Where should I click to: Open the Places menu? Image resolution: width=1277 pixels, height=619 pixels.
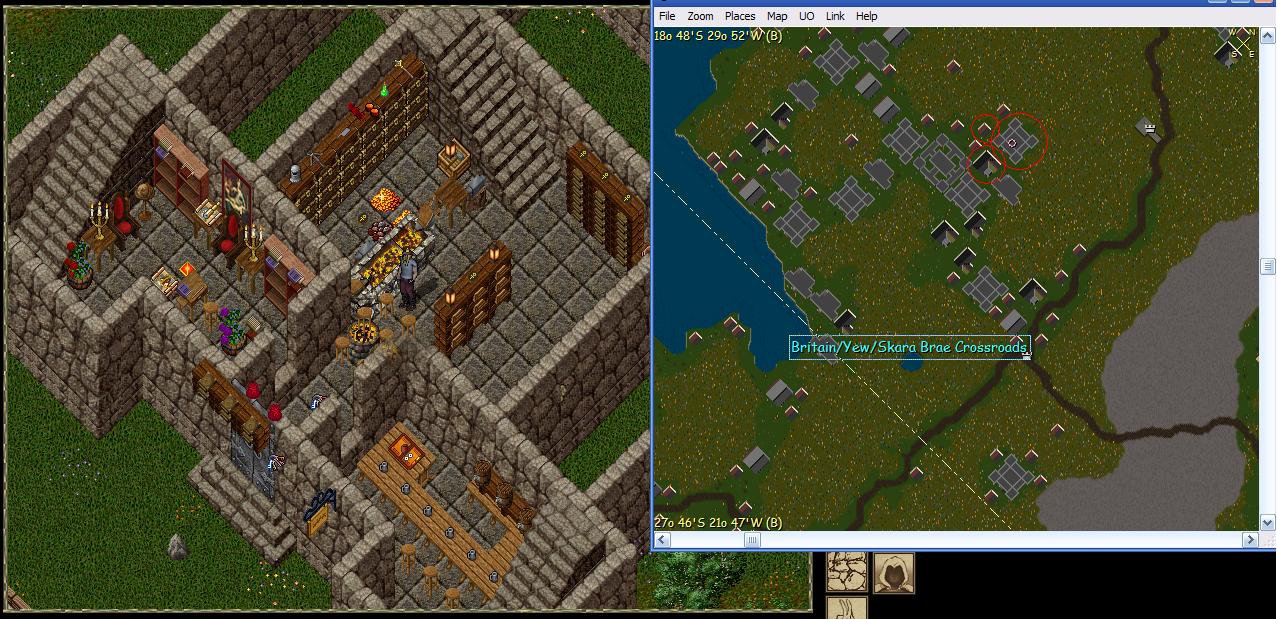click(x=740, y=16)
